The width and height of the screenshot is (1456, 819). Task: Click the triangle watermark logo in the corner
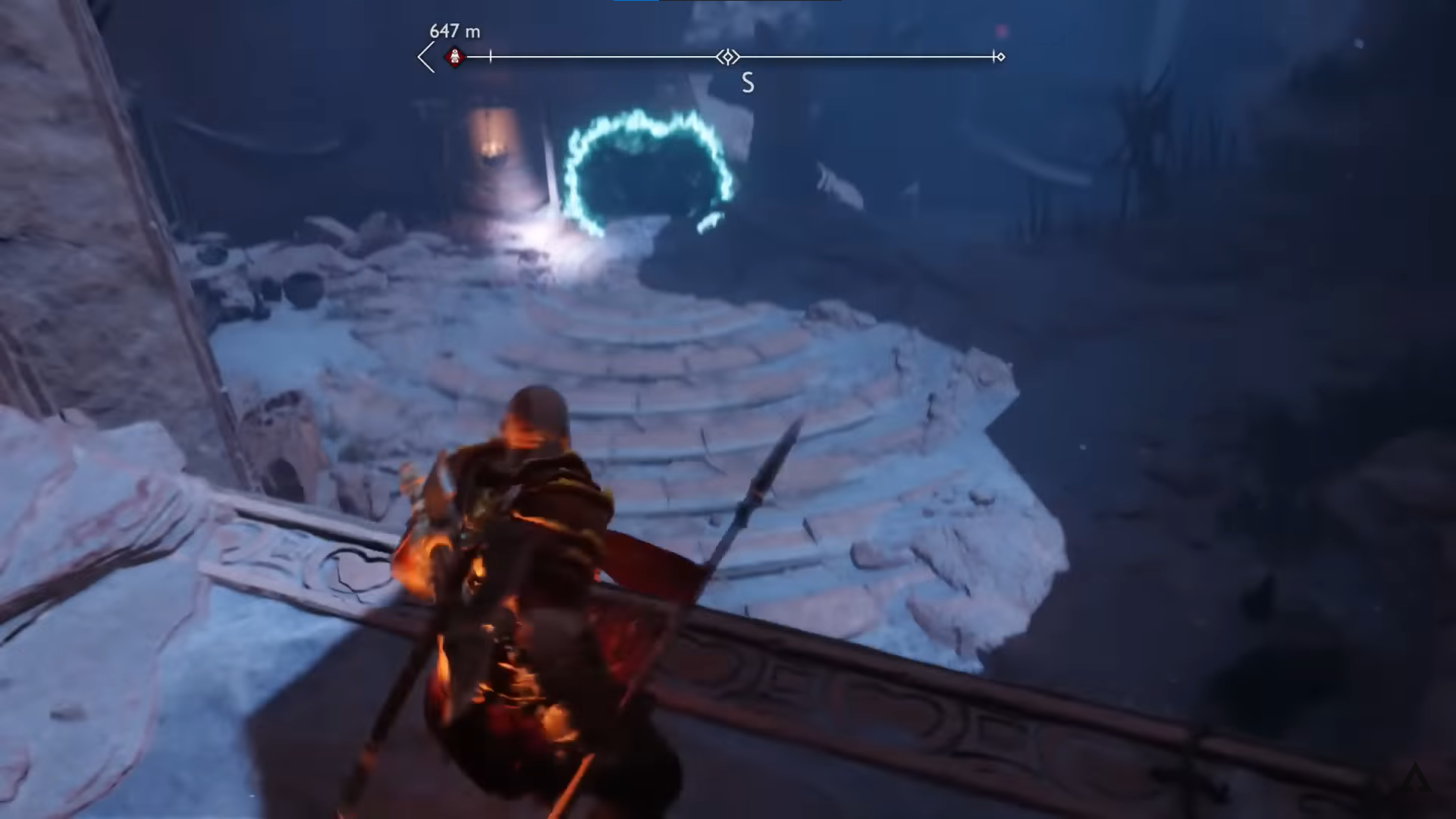(x=1415, y=778)
